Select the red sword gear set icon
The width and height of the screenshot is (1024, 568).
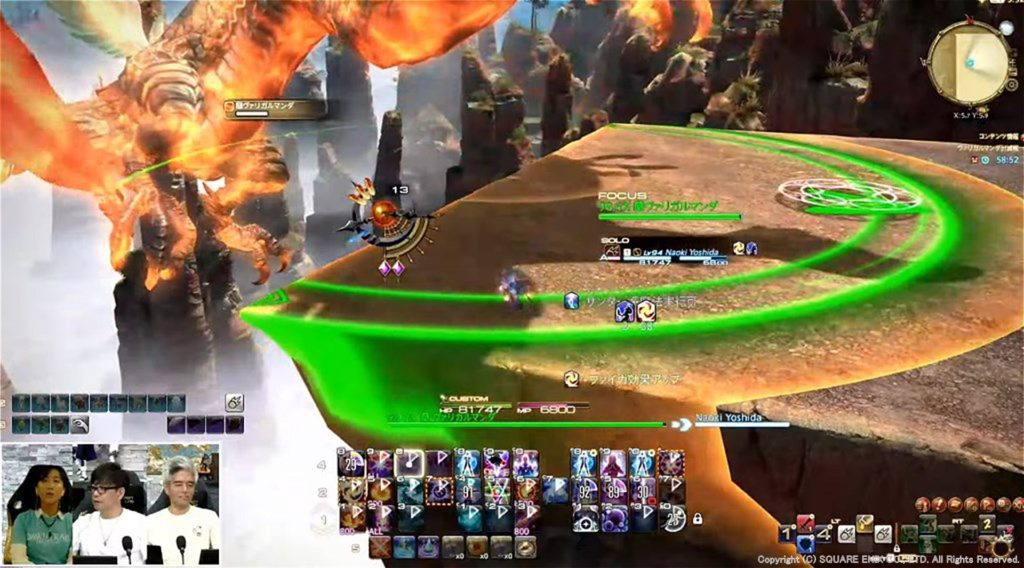pos(806,524)
